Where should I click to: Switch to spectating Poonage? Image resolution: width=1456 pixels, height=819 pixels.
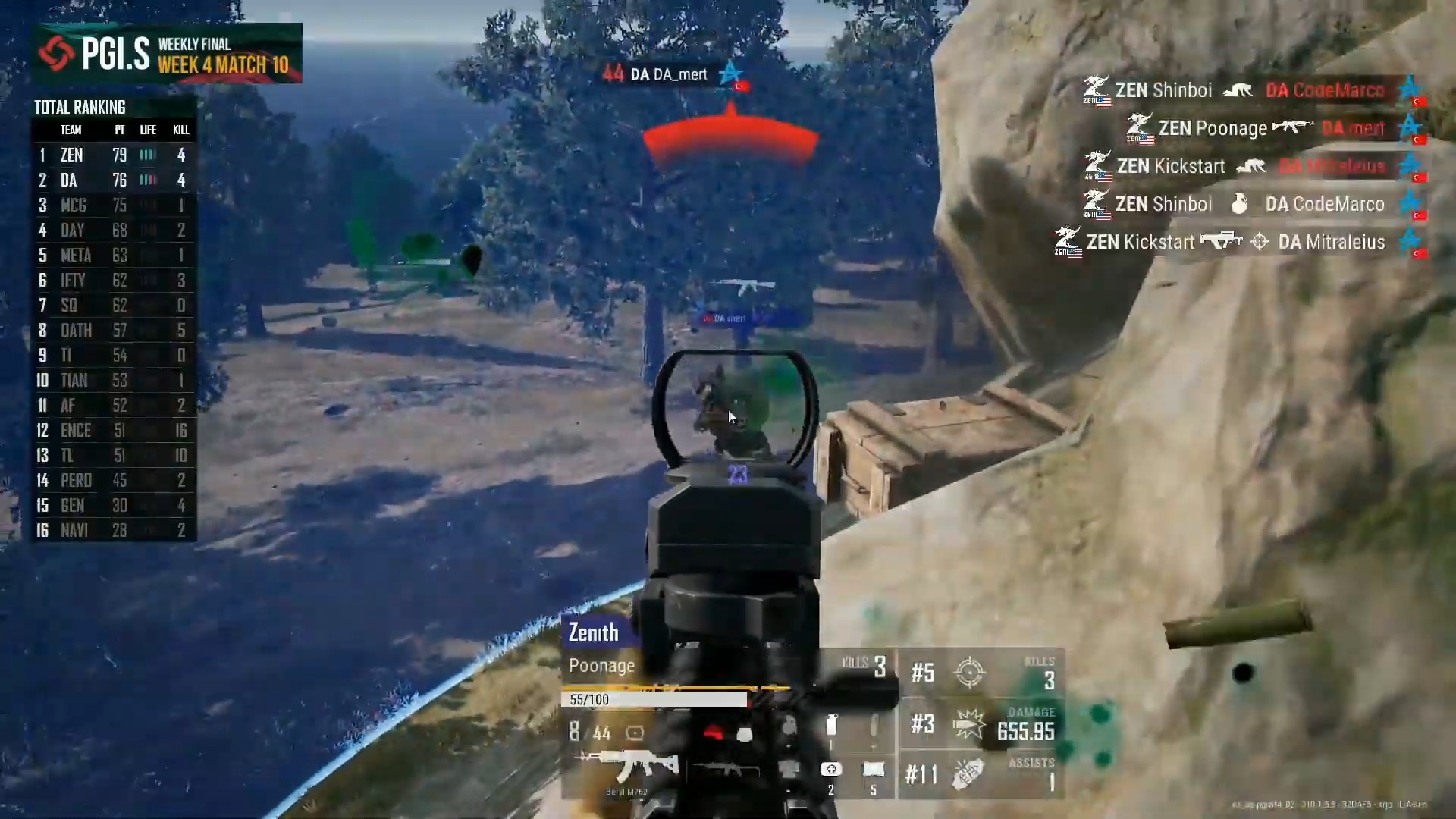pyautogui.click(x=601, y=665)
